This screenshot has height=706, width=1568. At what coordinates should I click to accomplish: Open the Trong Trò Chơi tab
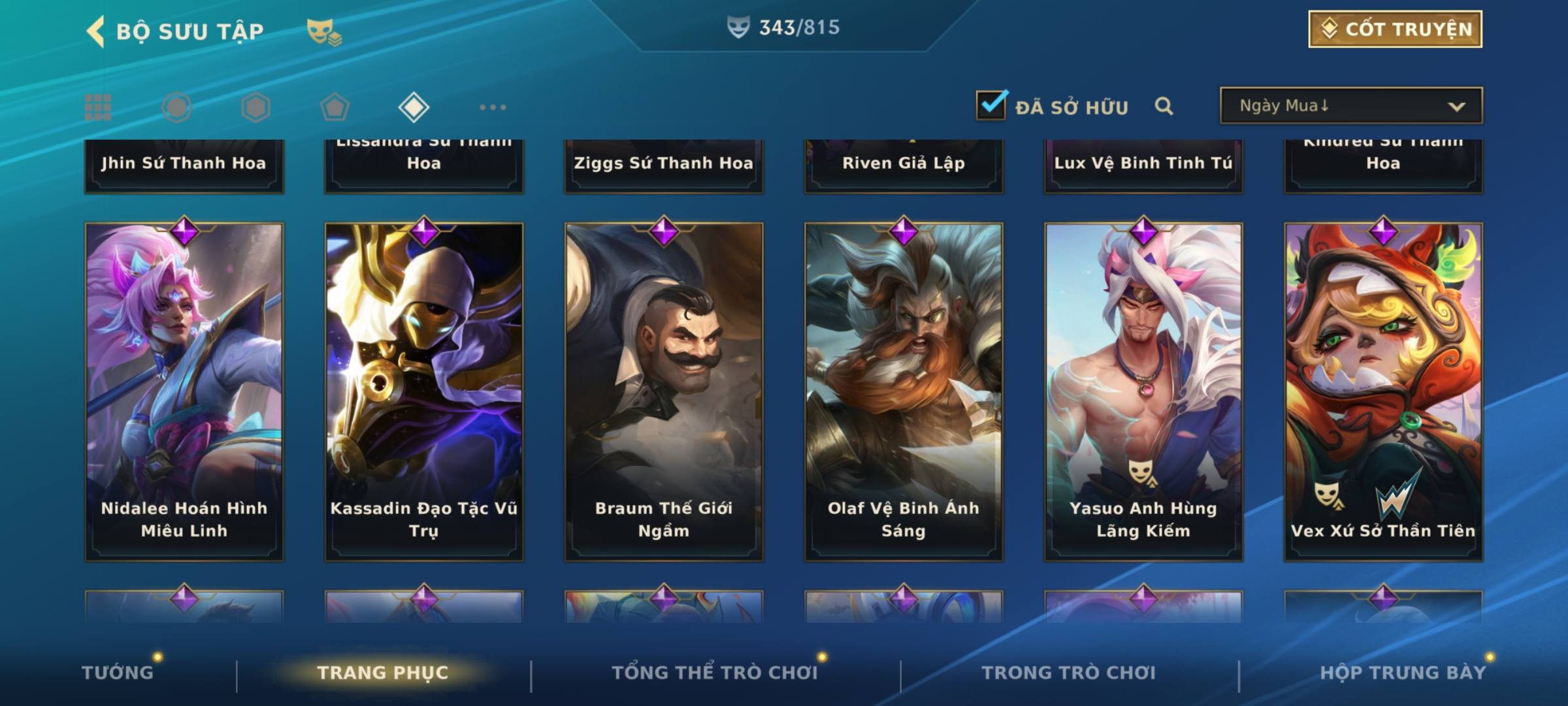point(1069,673)
